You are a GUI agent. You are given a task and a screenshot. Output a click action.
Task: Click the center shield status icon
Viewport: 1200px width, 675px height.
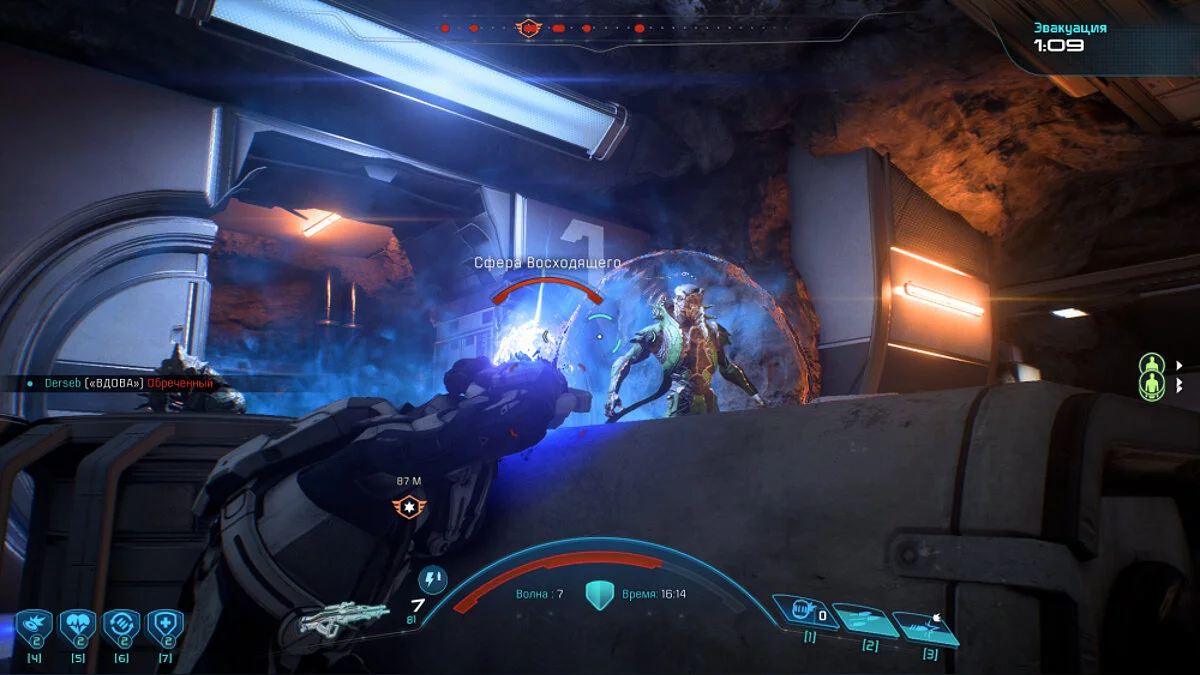599,594
